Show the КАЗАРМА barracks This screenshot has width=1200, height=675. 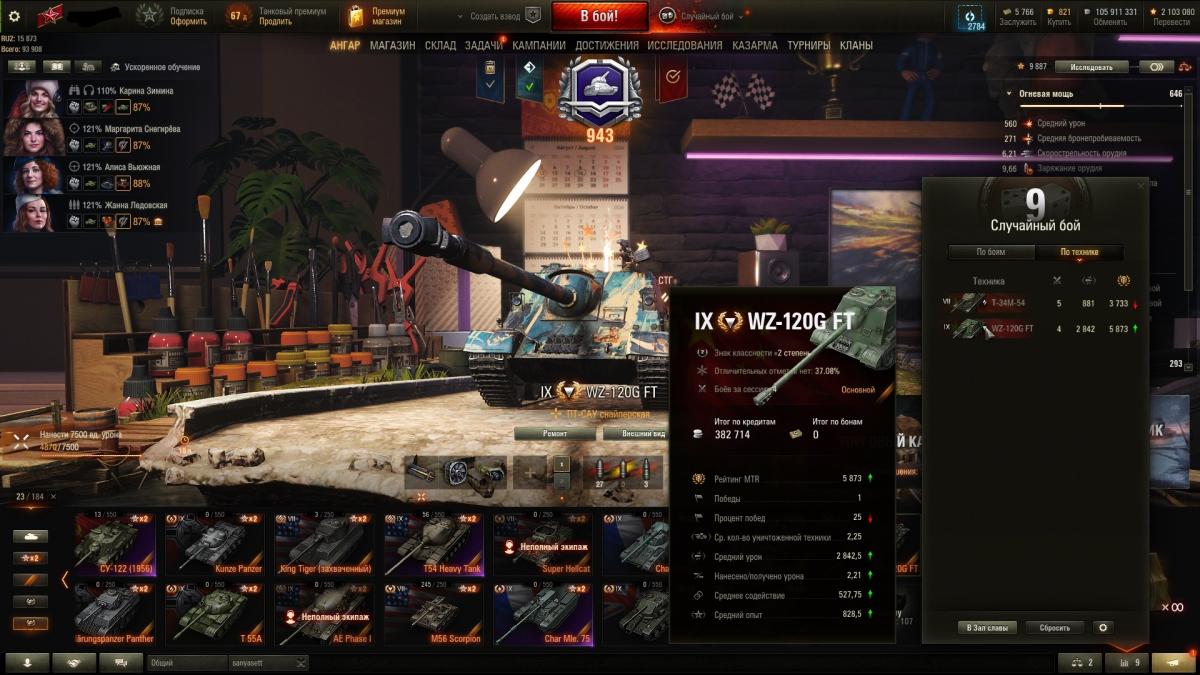point(755,45)
